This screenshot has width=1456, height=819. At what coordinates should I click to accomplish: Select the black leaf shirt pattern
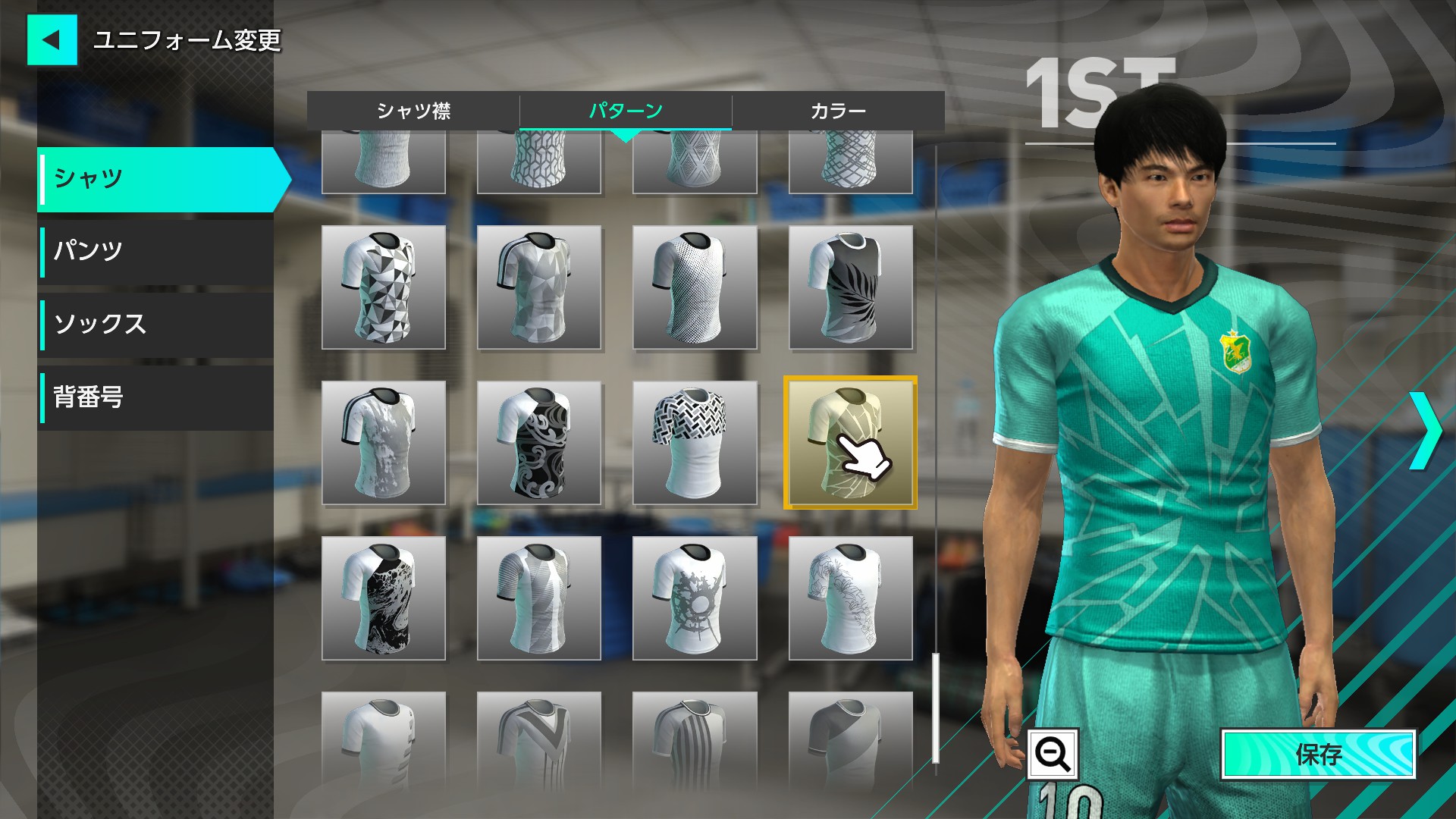(850, 287)
